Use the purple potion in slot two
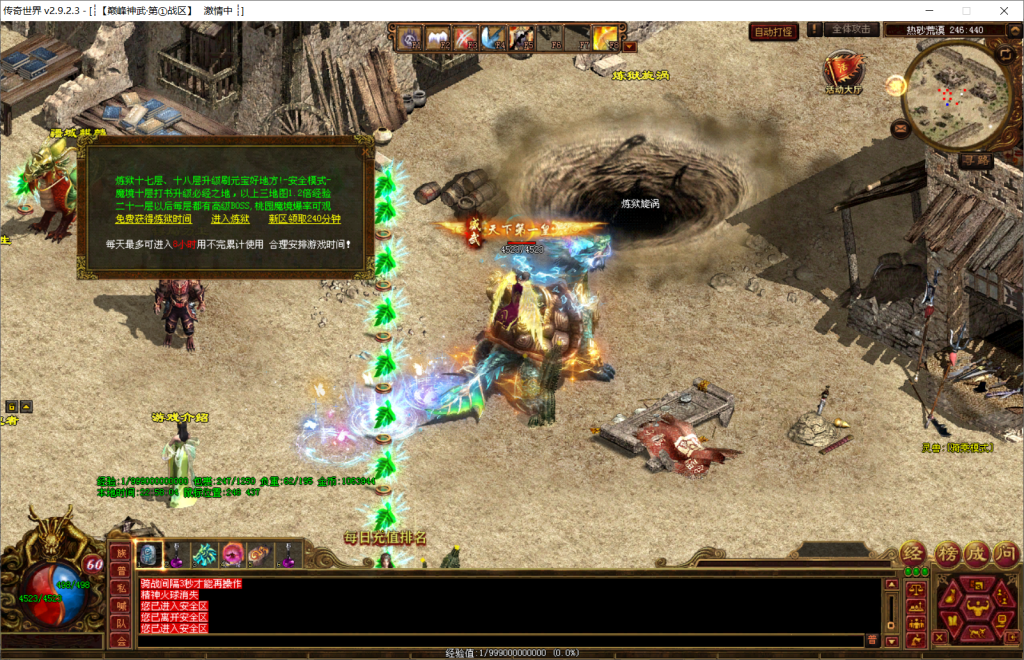The width and height of the screenshot is (1024, 660). [177, 554]
